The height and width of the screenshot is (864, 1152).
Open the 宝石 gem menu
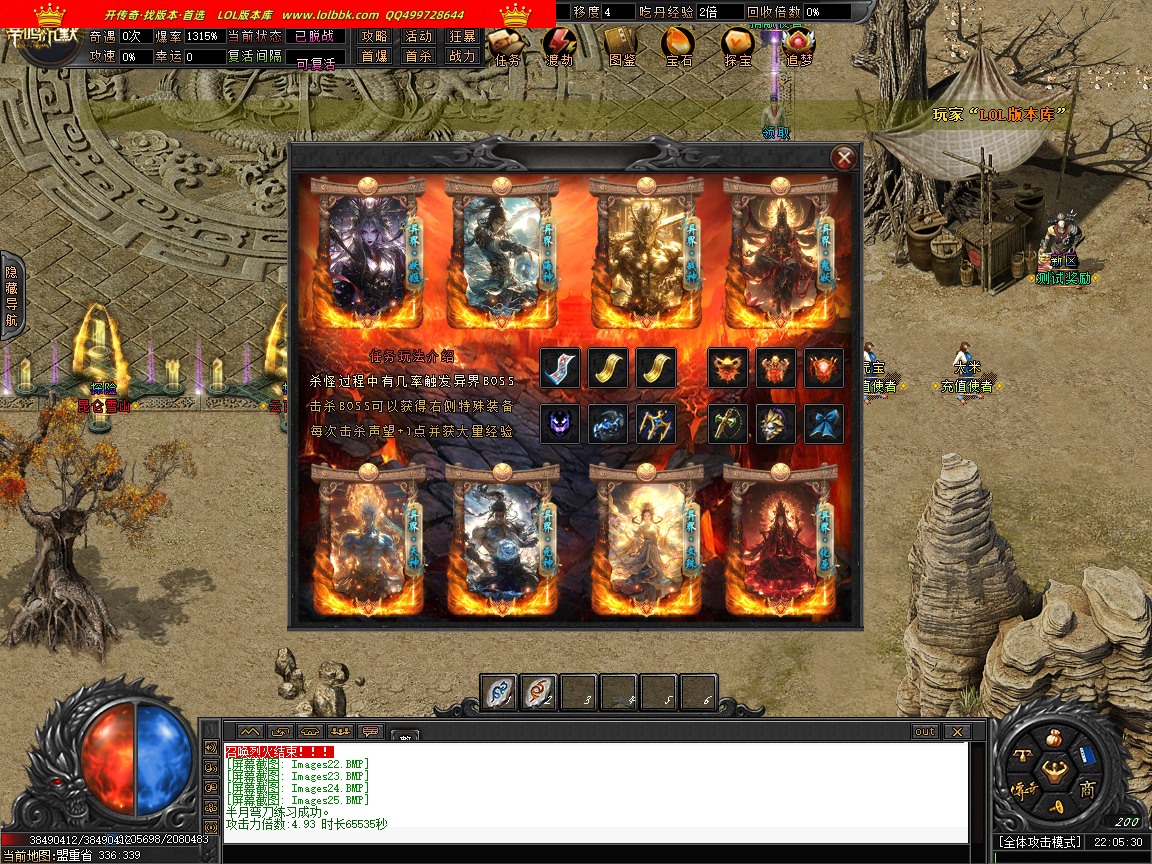679,45
